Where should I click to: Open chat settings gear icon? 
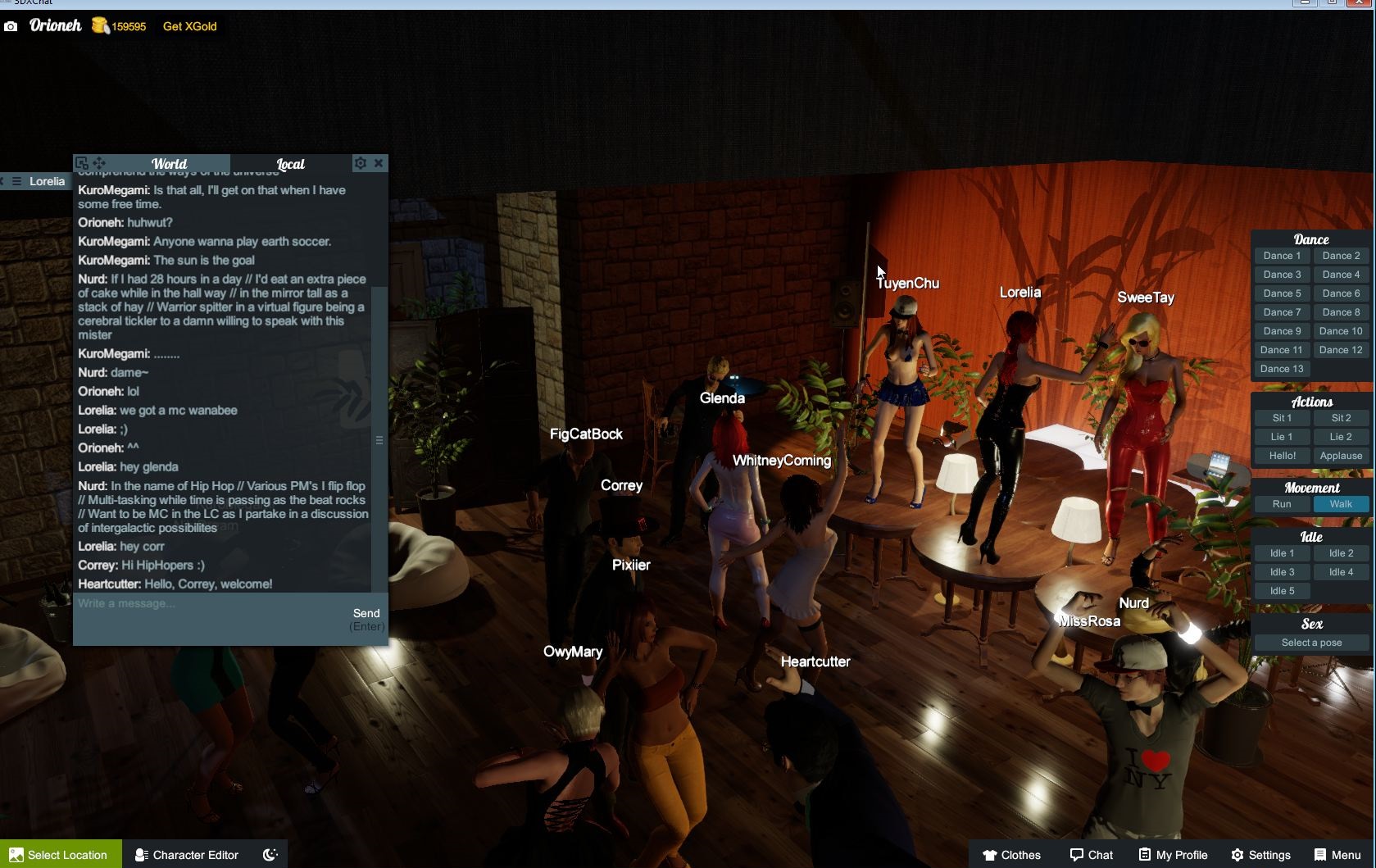tap(361, 163)
